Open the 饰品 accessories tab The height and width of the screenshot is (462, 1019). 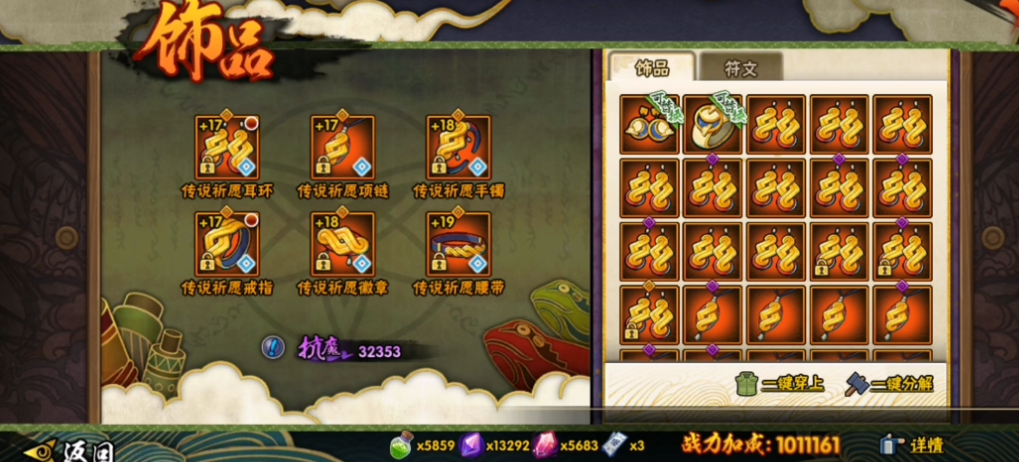652,68
